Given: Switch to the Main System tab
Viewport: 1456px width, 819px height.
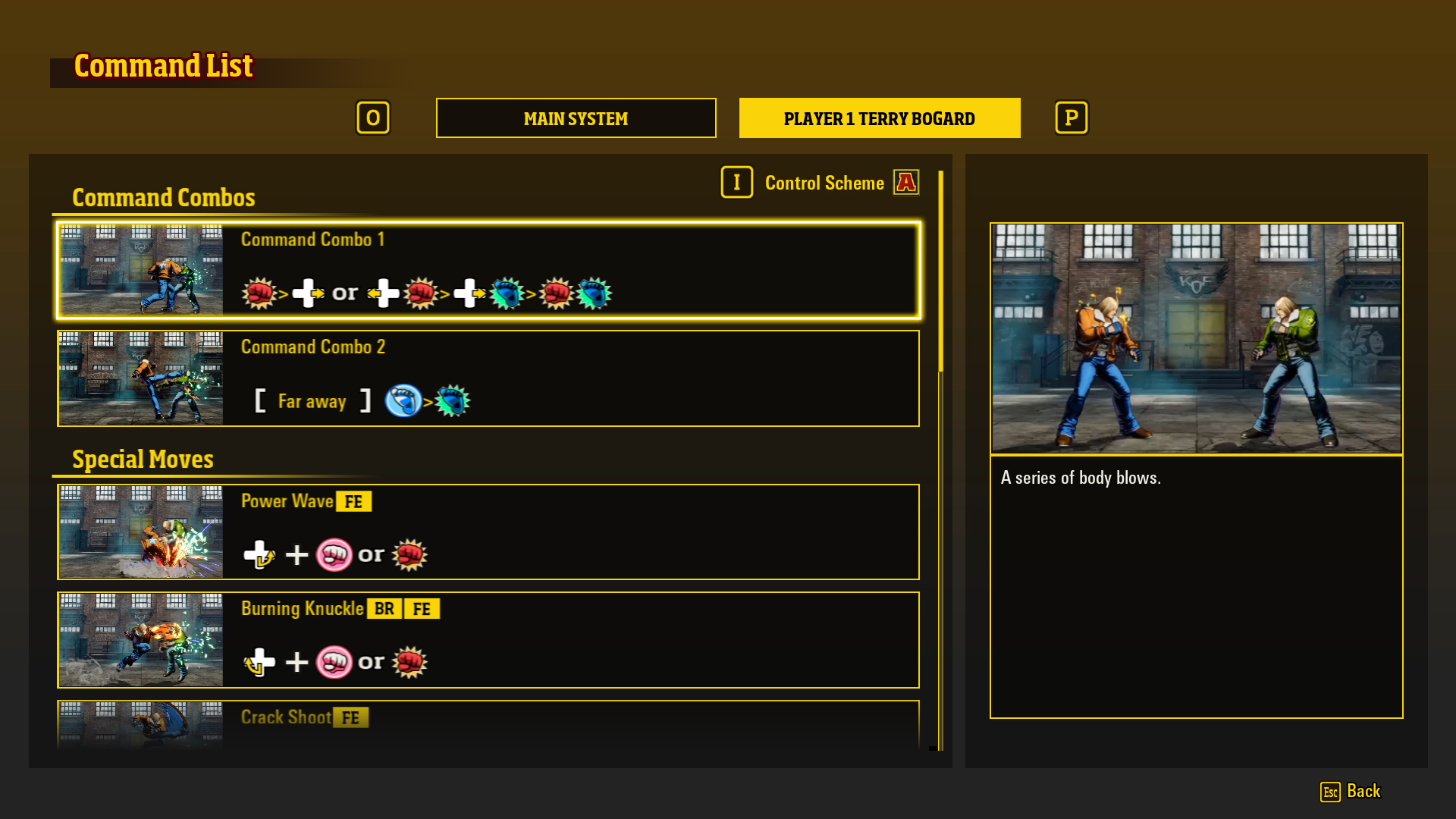Looking at the screenshot, I should (576, 118).
